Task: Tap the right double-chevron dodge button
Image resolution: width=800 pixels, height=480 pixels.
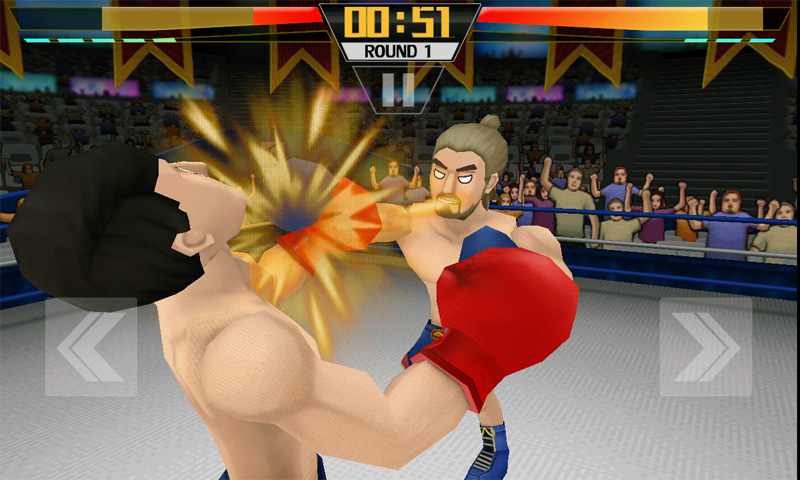Action: point(706,346)
